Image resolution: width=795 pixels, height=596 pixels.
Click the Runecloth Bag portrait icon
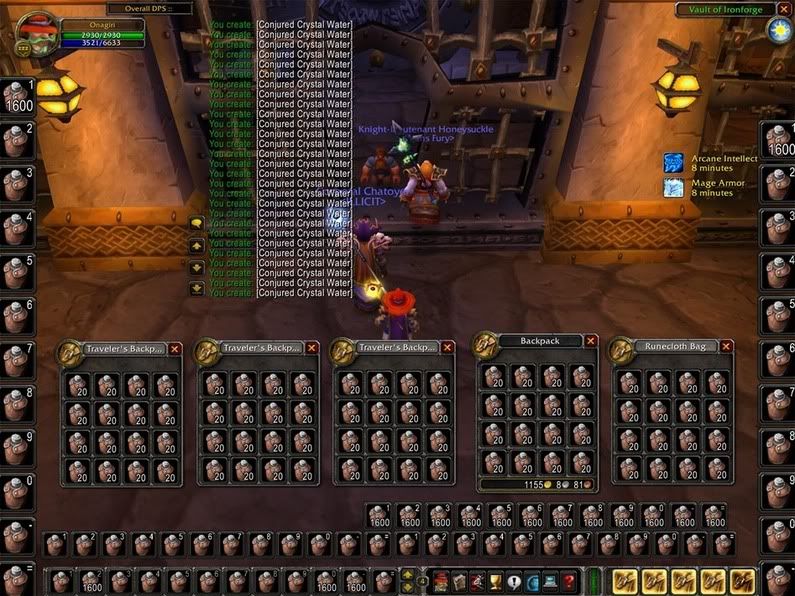click(x=622, y=349)
